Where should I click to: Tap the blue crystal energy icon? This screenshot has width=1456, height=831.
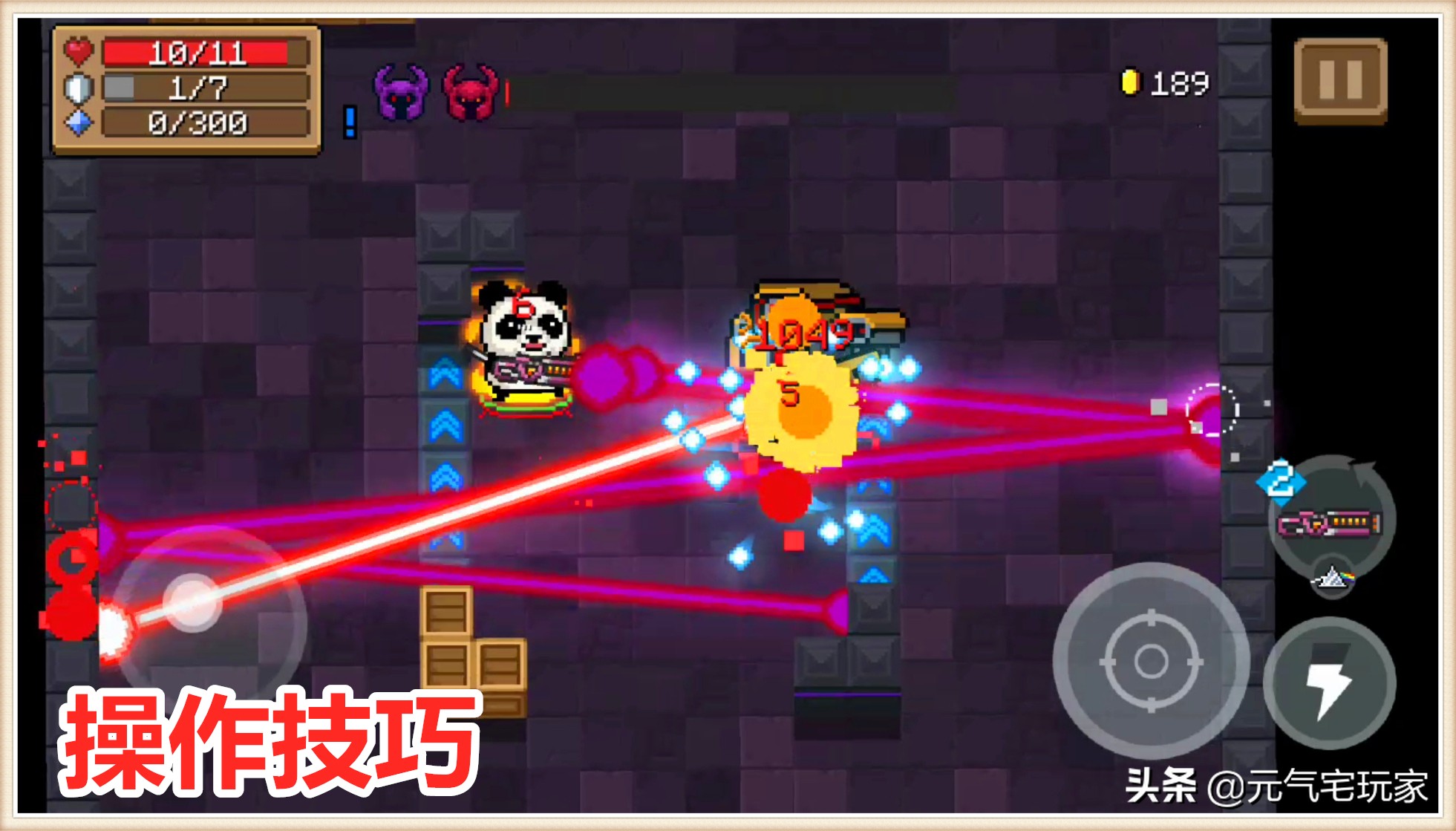[79, 123]
